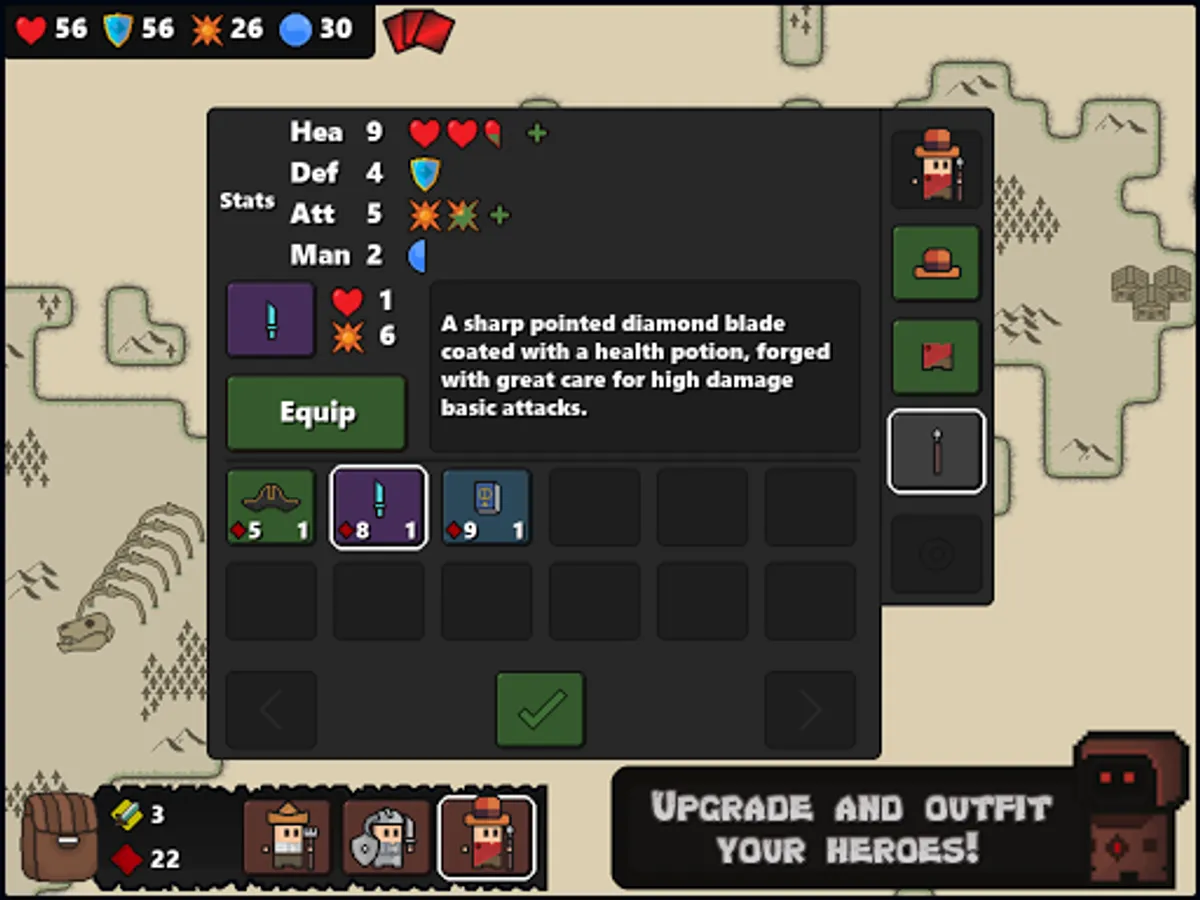
Task: Select the empty ring equipment slot
Action: (936, 553)
